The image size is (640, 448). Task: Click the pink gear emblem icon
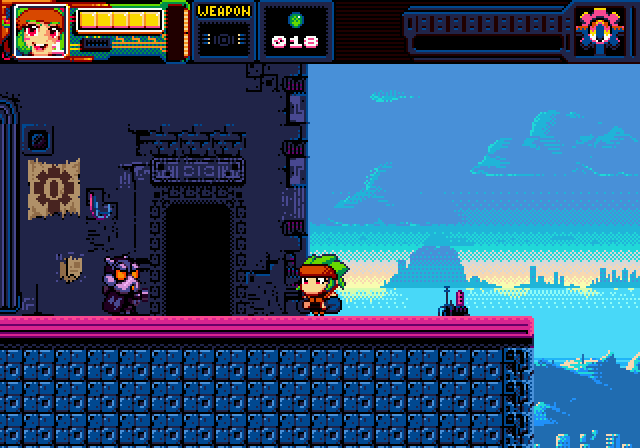tap(598, 30)
